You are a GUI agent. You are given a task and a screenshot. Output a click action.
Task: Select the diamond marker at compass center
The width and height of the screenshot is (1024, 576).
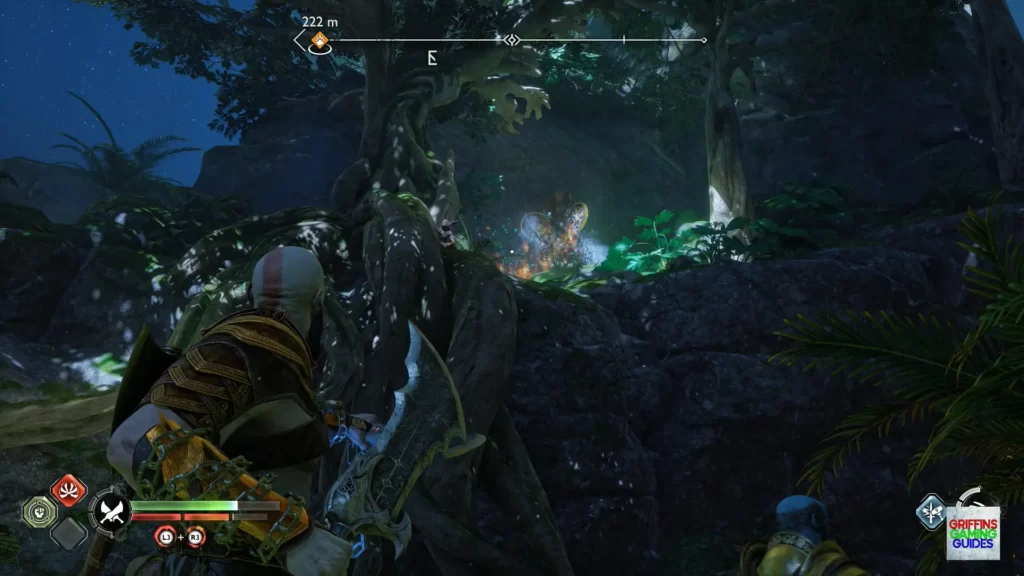[x=511, y=41]
